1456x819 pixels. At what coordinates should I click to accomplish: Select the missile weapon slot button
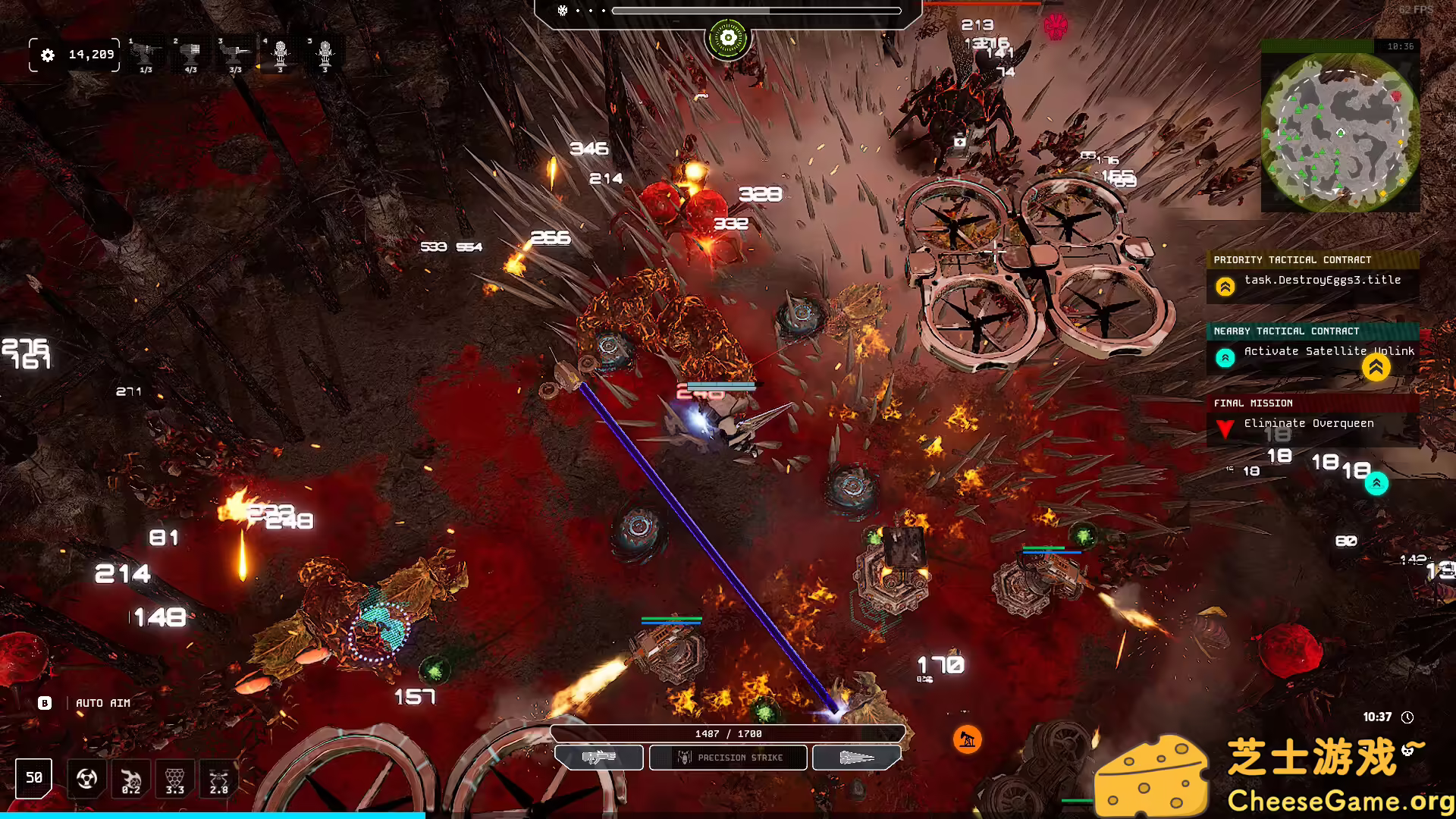856,758
